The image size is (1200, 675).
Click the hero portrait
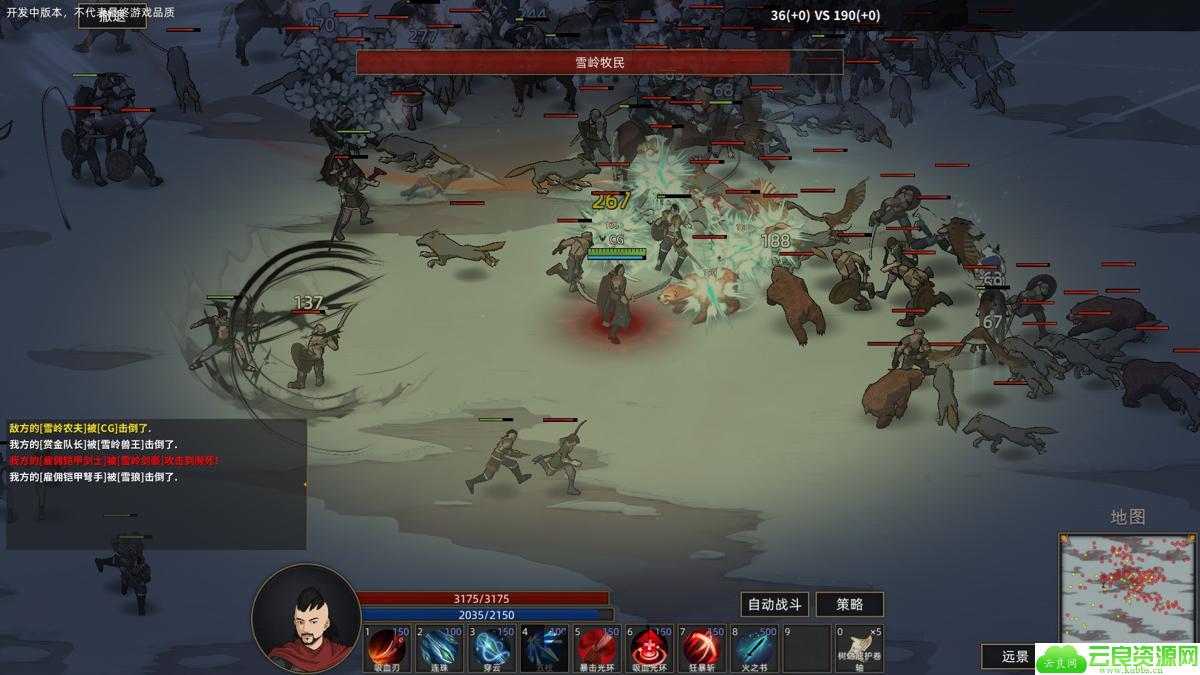point(305,617)
